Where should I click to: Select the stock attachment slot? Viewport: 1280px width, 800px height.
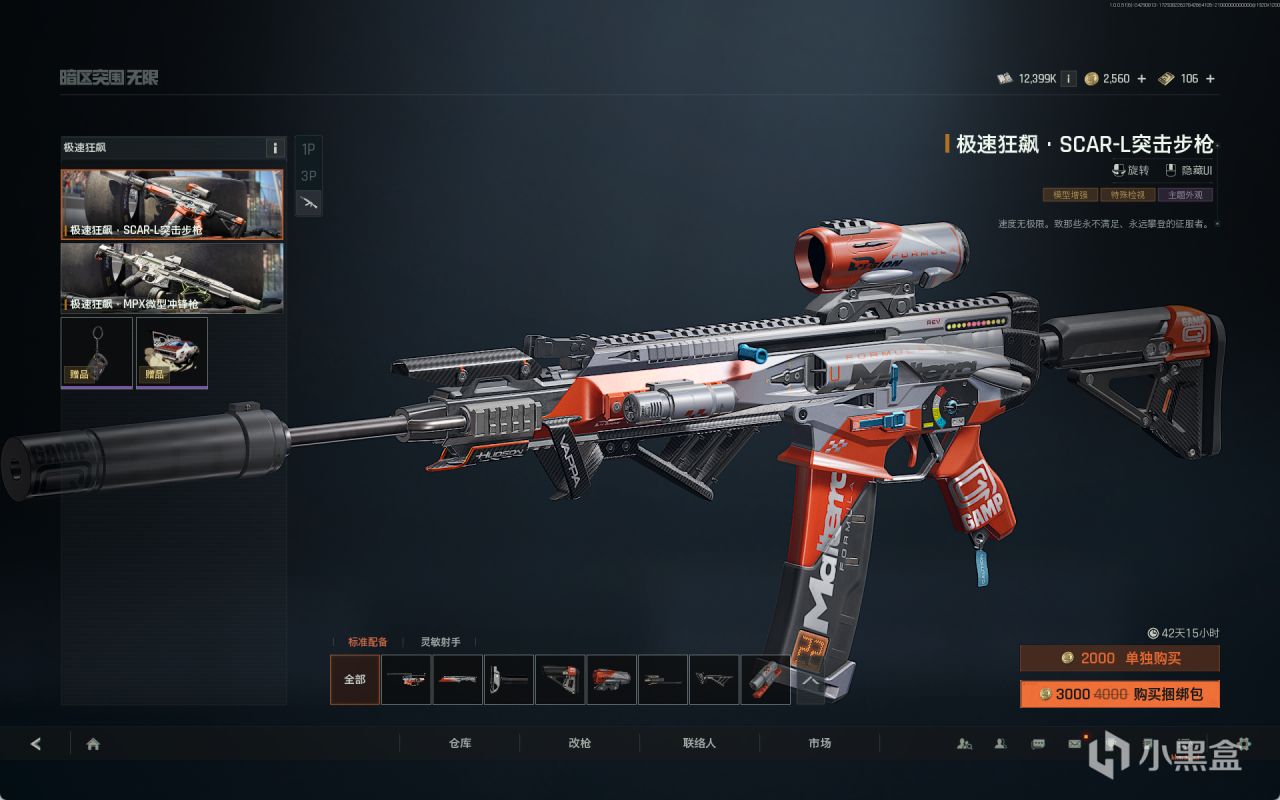[x=560, y=679]
